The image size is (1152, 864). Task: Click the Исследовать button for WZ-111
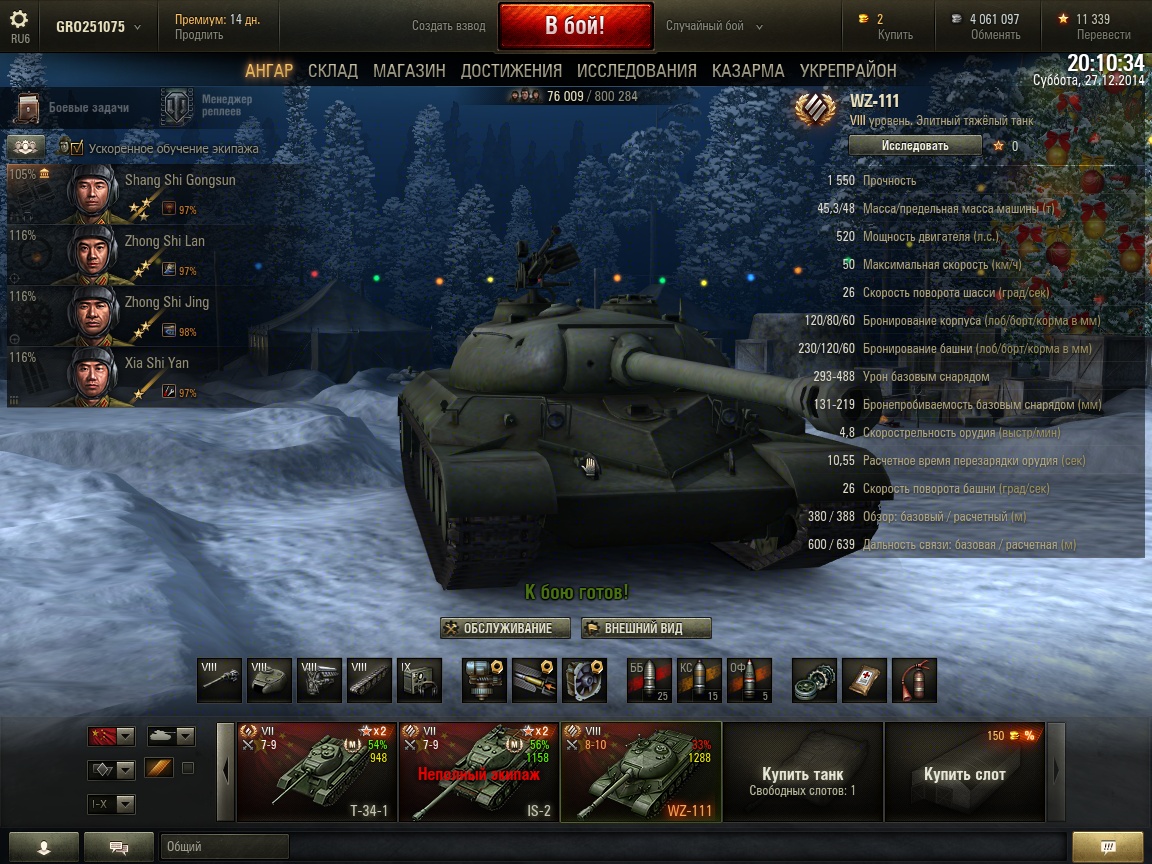point(914,146)
